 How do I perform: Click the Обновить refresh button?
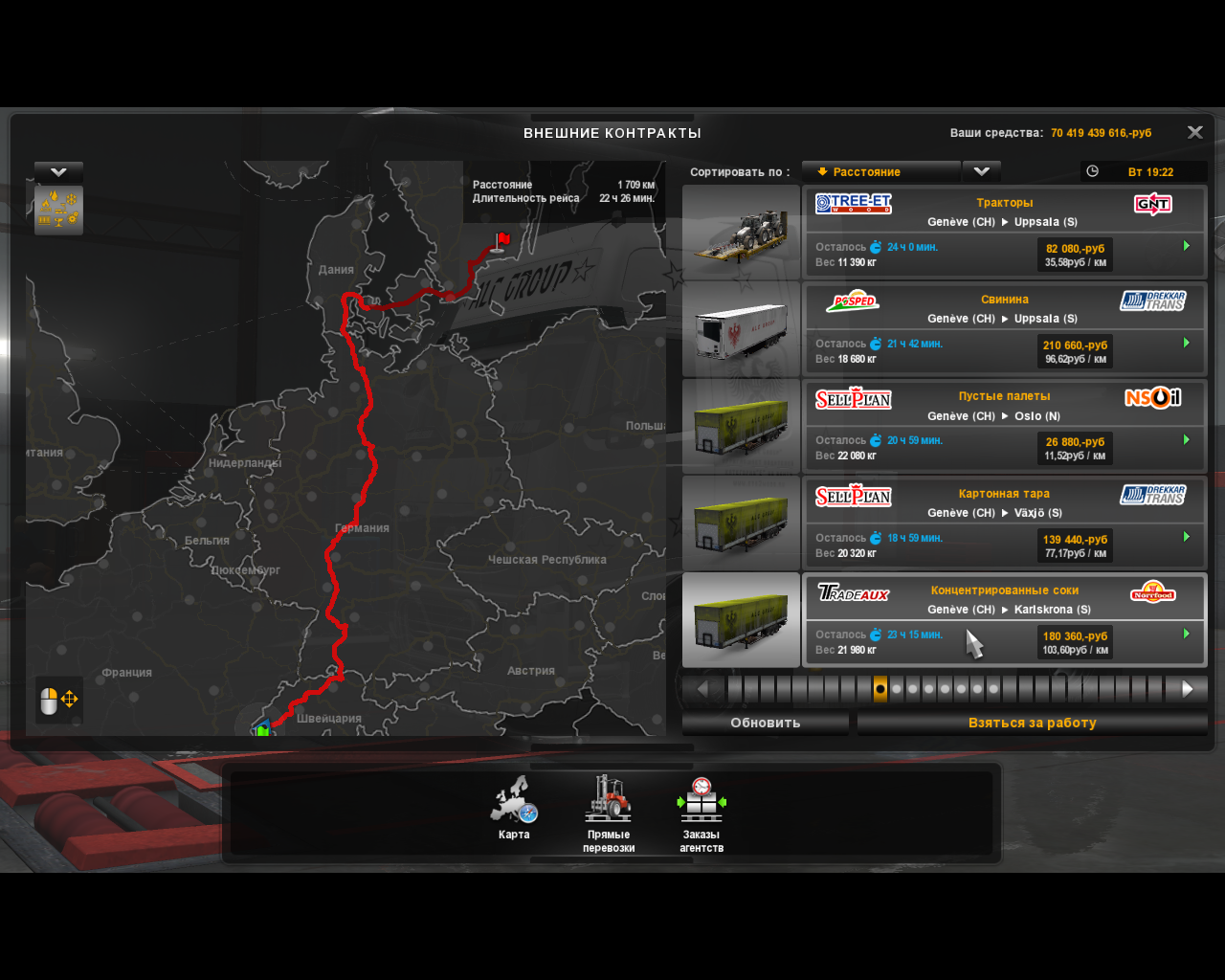point(765,724)
